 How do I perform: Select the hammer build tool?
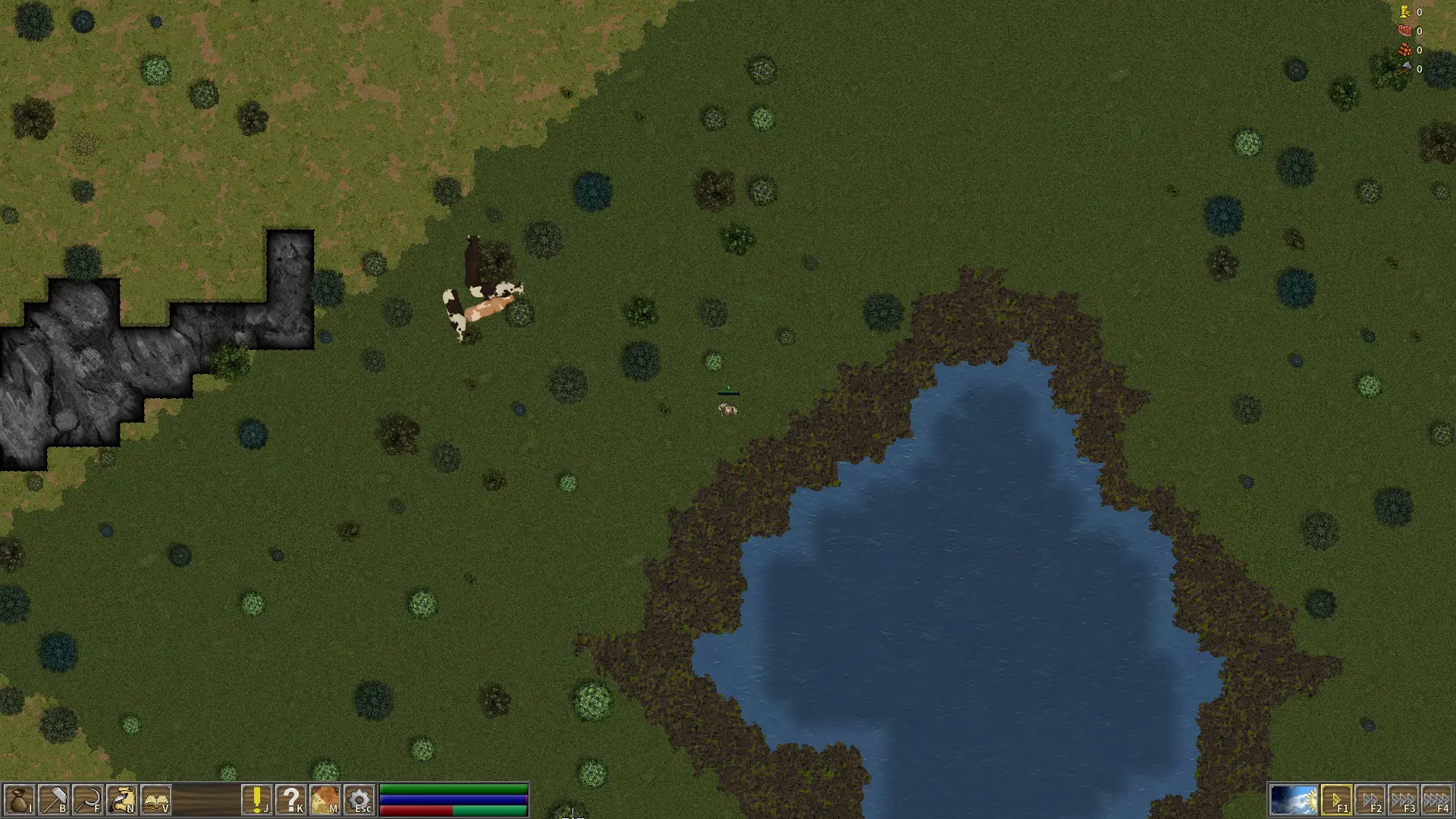pyautogui.click(x=54, y=800)
